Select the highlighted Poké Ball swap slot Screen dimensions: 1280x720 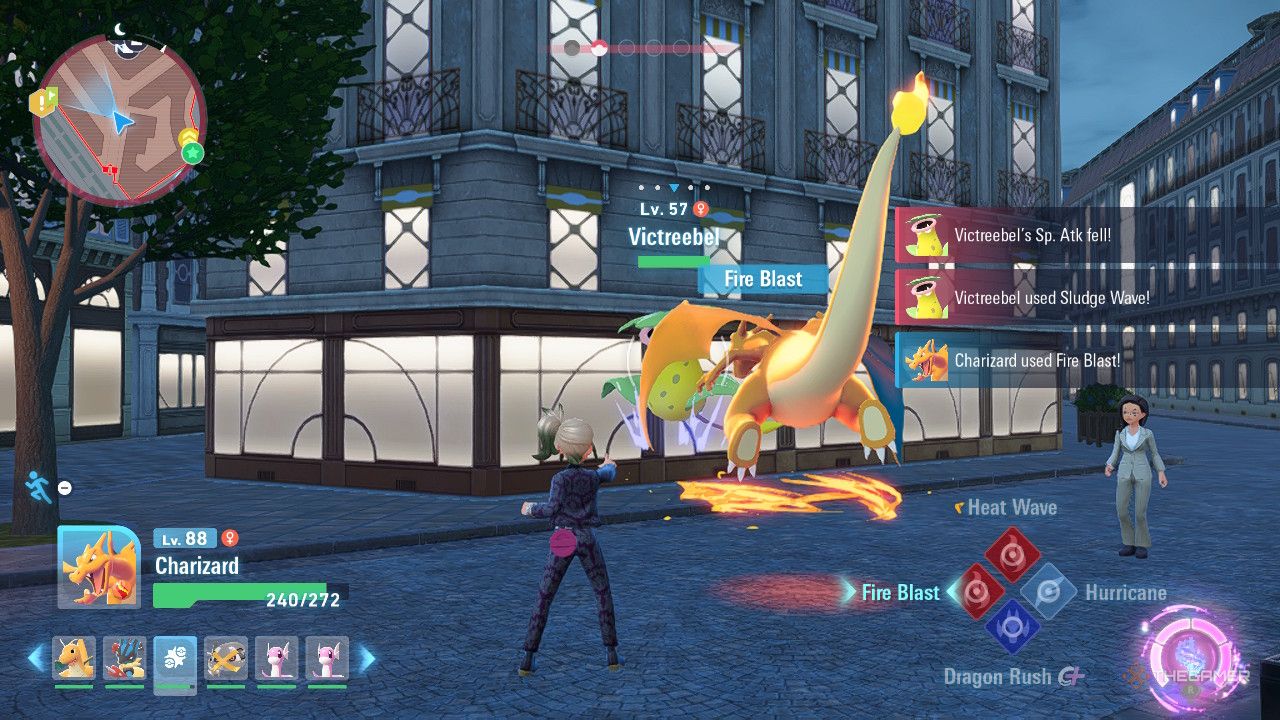175,660
